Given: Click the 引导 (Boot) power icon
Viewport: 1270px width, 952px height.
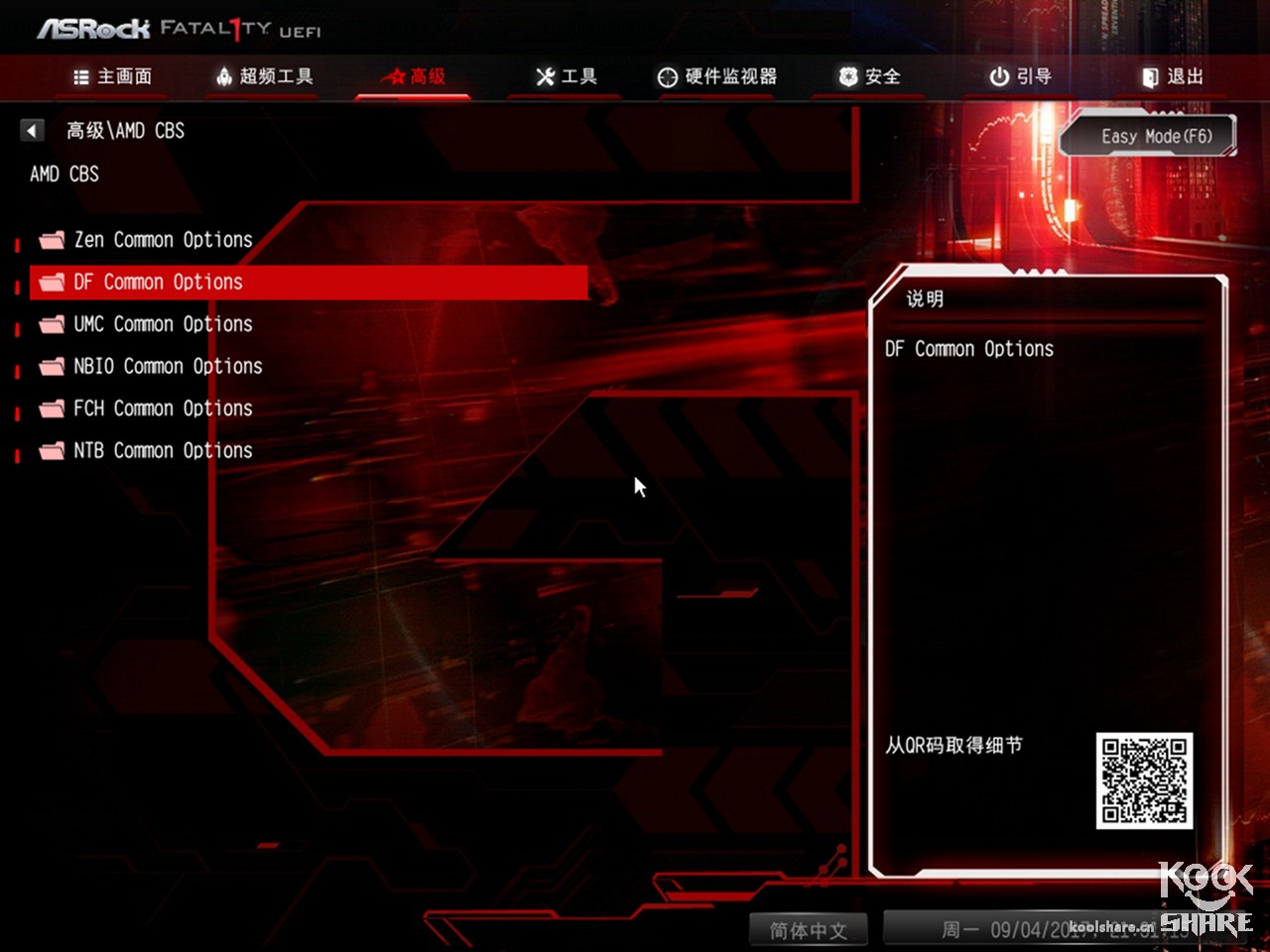Looking at the screenshot, I should [x=996, y=76].
